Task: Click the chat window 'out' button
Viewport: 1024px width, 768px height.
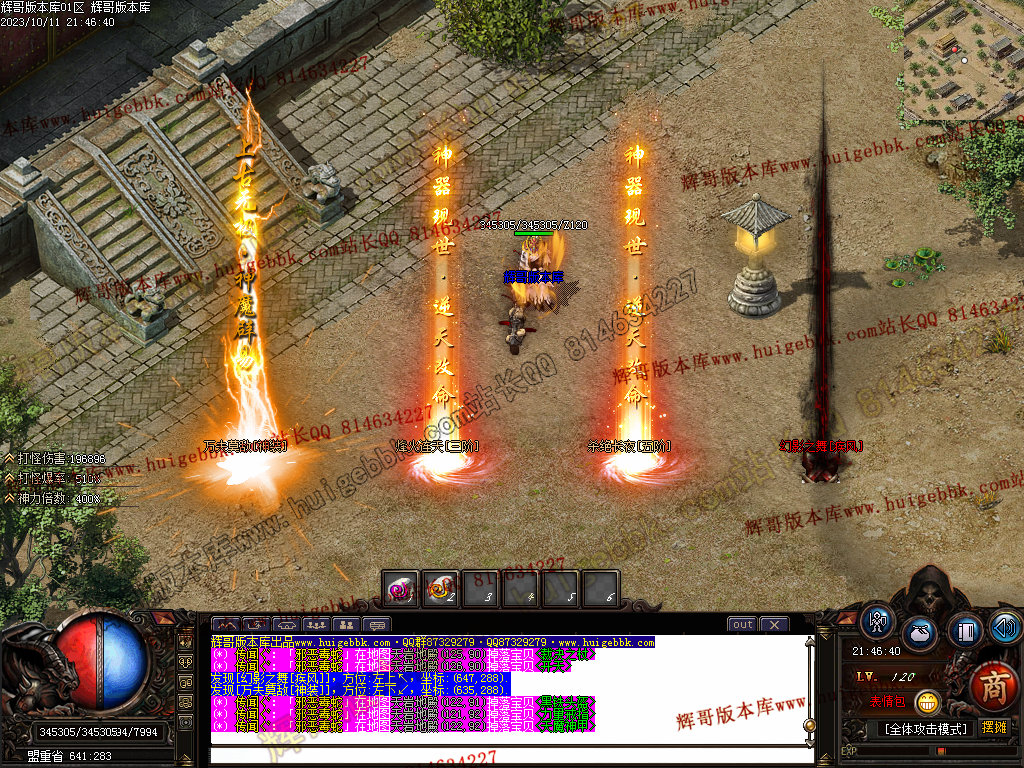Action: pyautogui.click(x=742, y=625)
